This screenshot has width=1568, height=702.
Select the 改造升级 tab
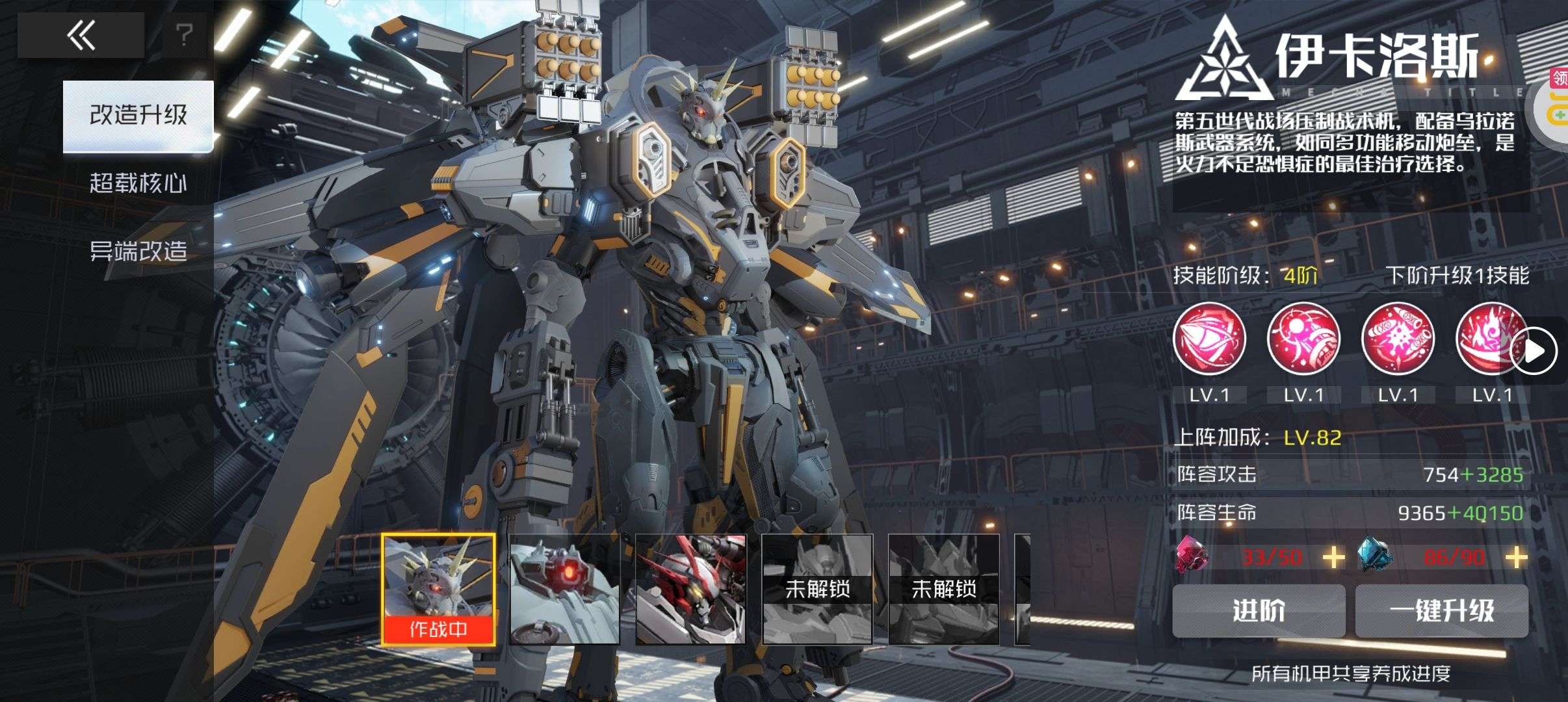(138, 116)
